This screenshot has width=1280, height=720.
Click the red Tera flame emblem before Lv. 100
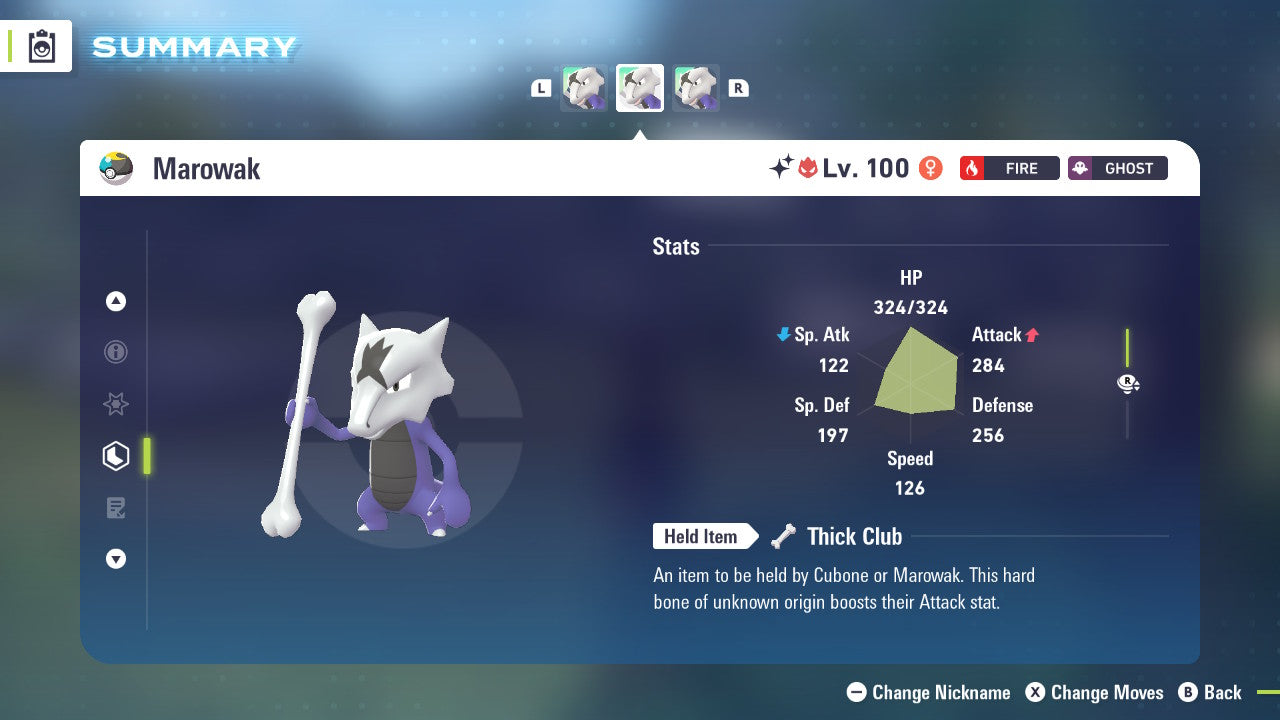coord(809,168)
